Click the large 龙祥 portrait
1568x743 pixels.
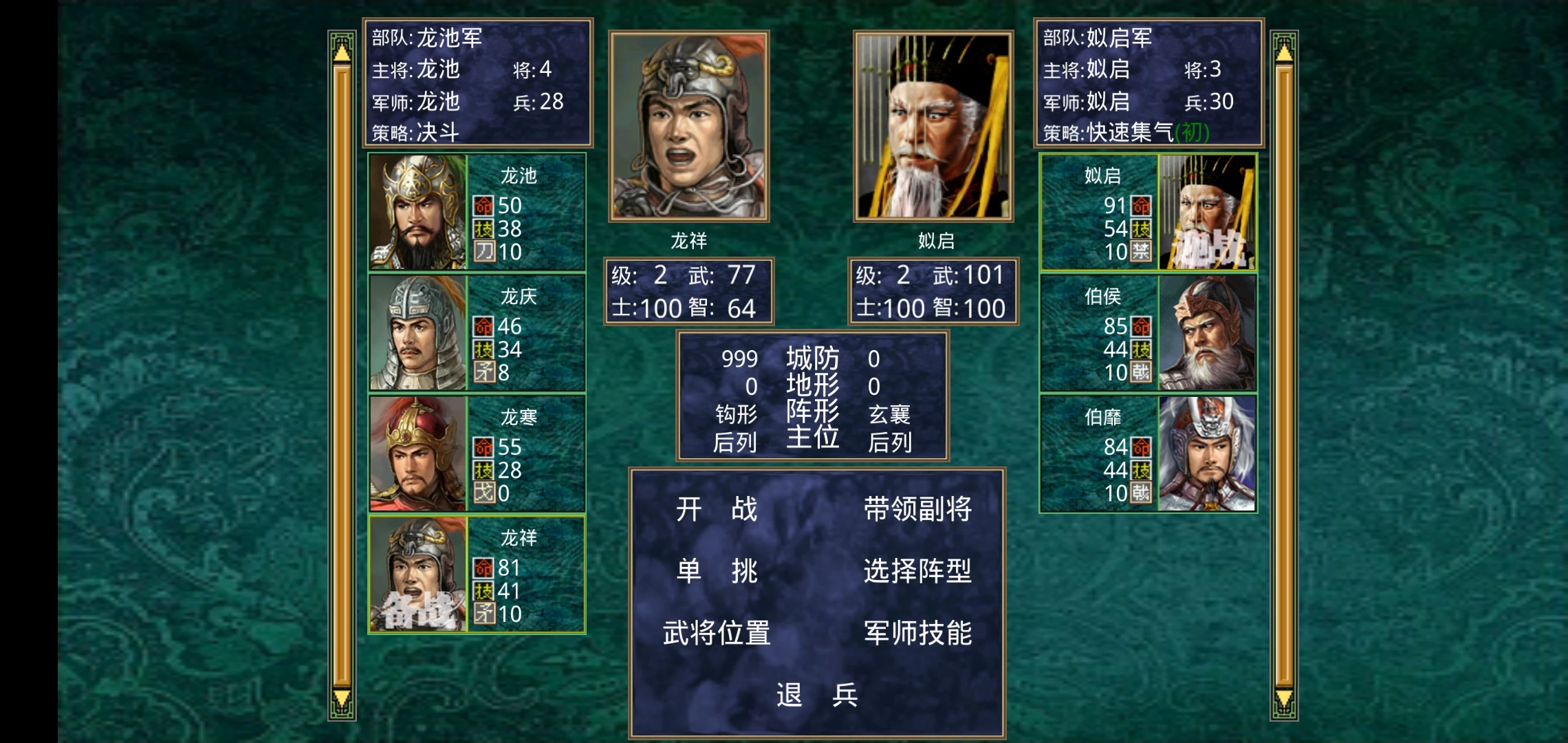pyautogui.click(x=688, y=127)
